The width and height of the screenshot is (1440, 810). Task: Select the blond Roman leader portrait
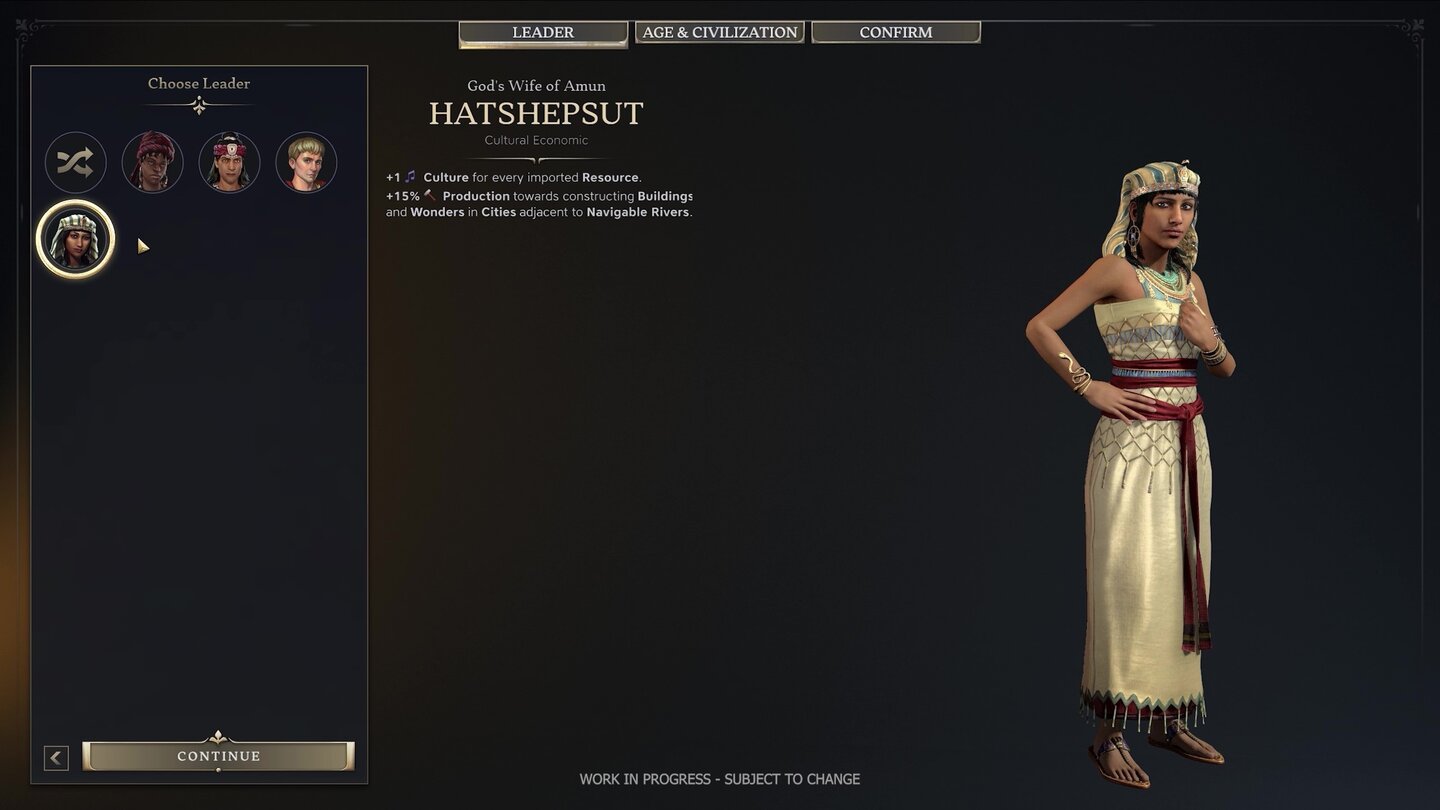[x=306, y=162]
